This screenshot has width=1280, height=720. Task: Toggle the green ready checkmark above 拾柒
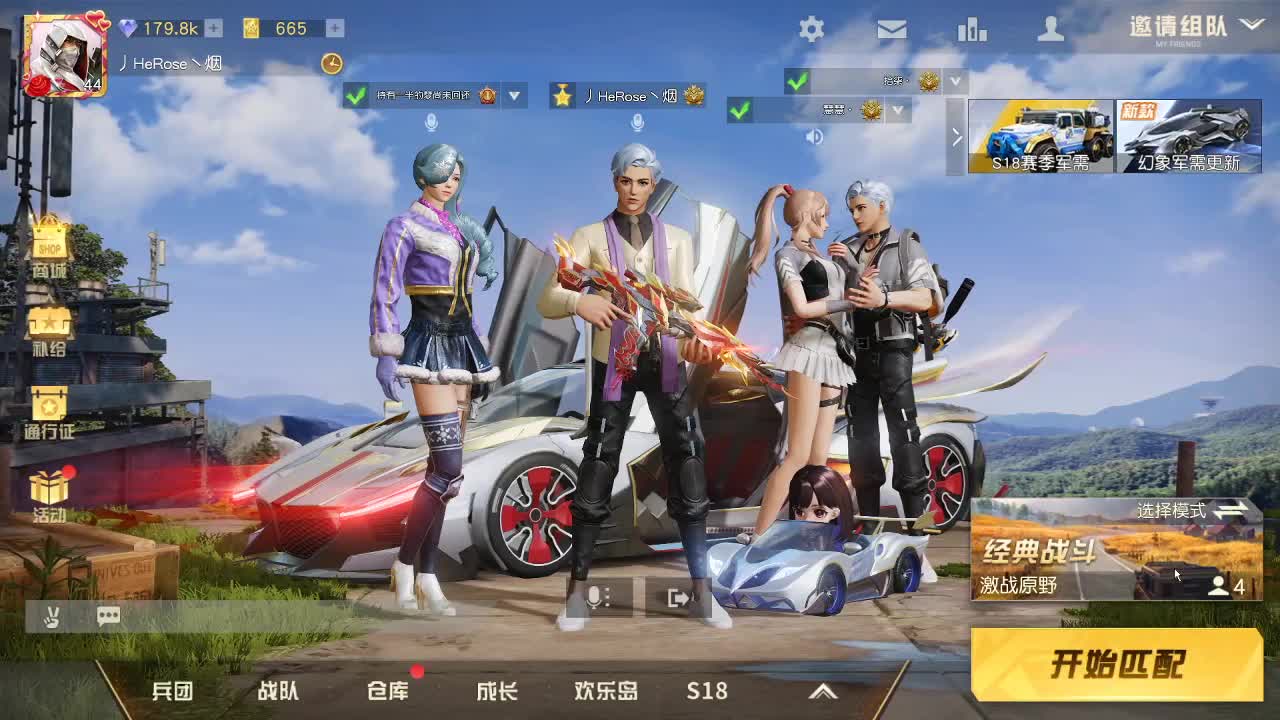click(799, 82)
